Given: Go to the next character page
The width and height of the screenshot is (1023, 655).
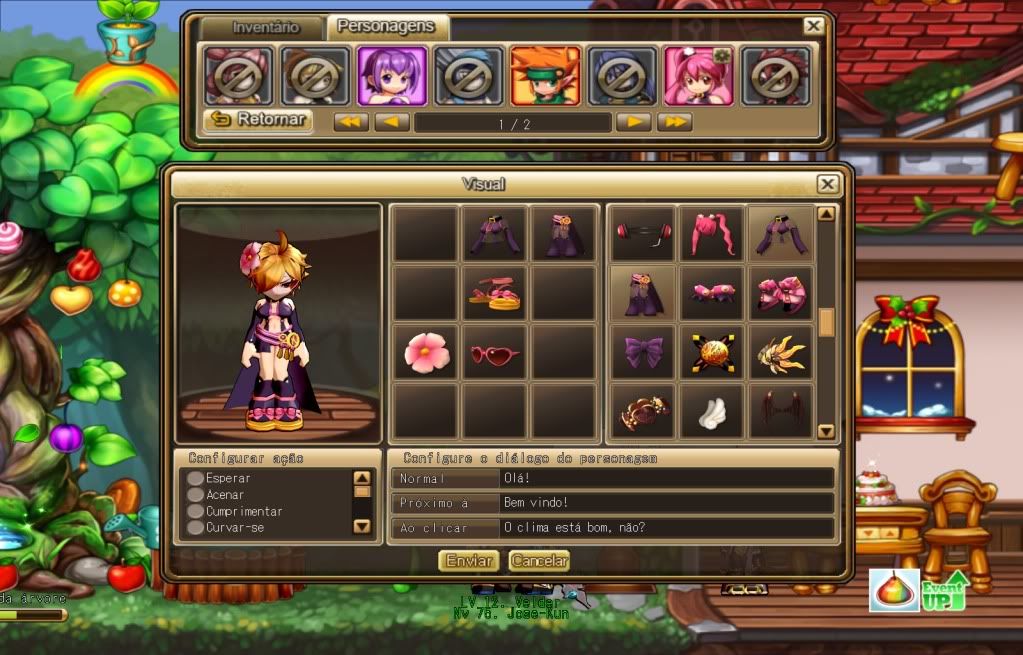Looking at the screenshot, I should [x=633, y=122].
